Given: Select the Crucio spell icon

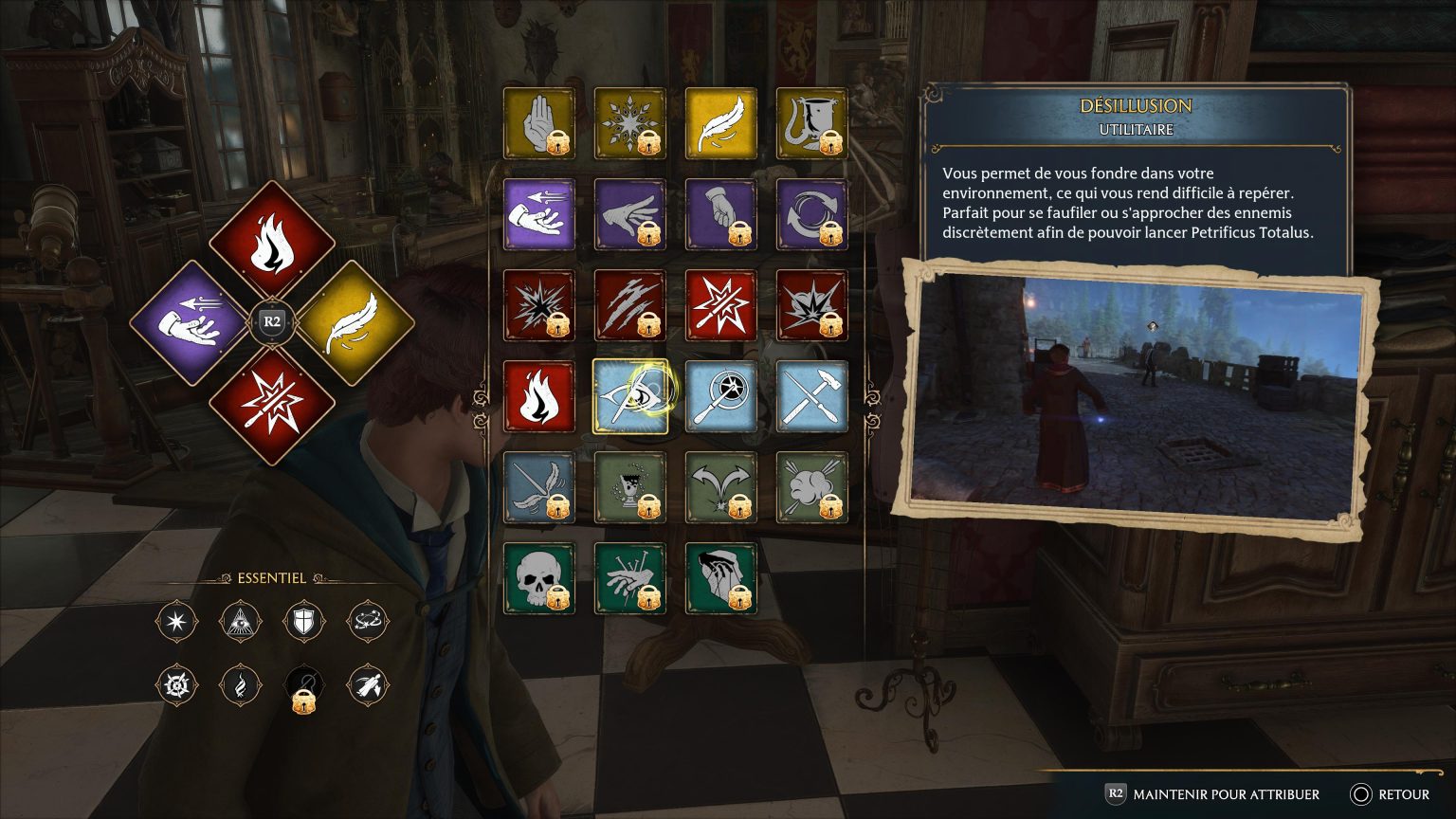Looking at the screenshot, I should 630,578.
